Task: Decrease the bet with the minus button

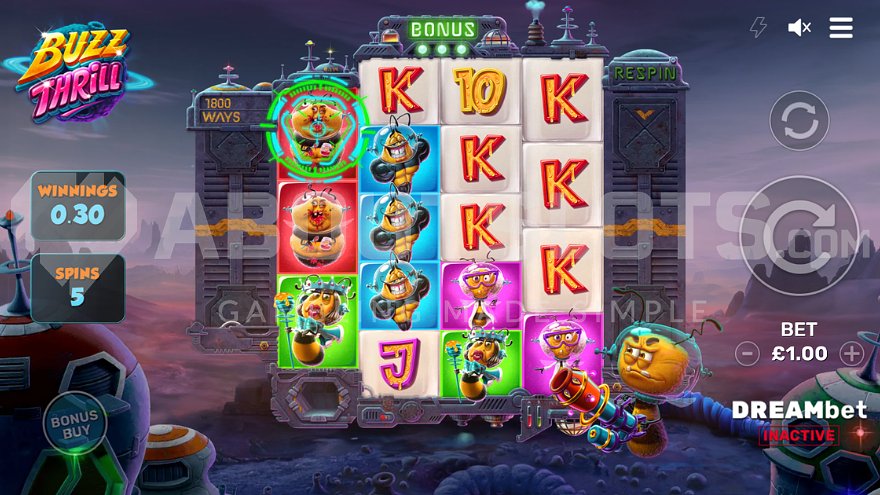Action: 747,353
